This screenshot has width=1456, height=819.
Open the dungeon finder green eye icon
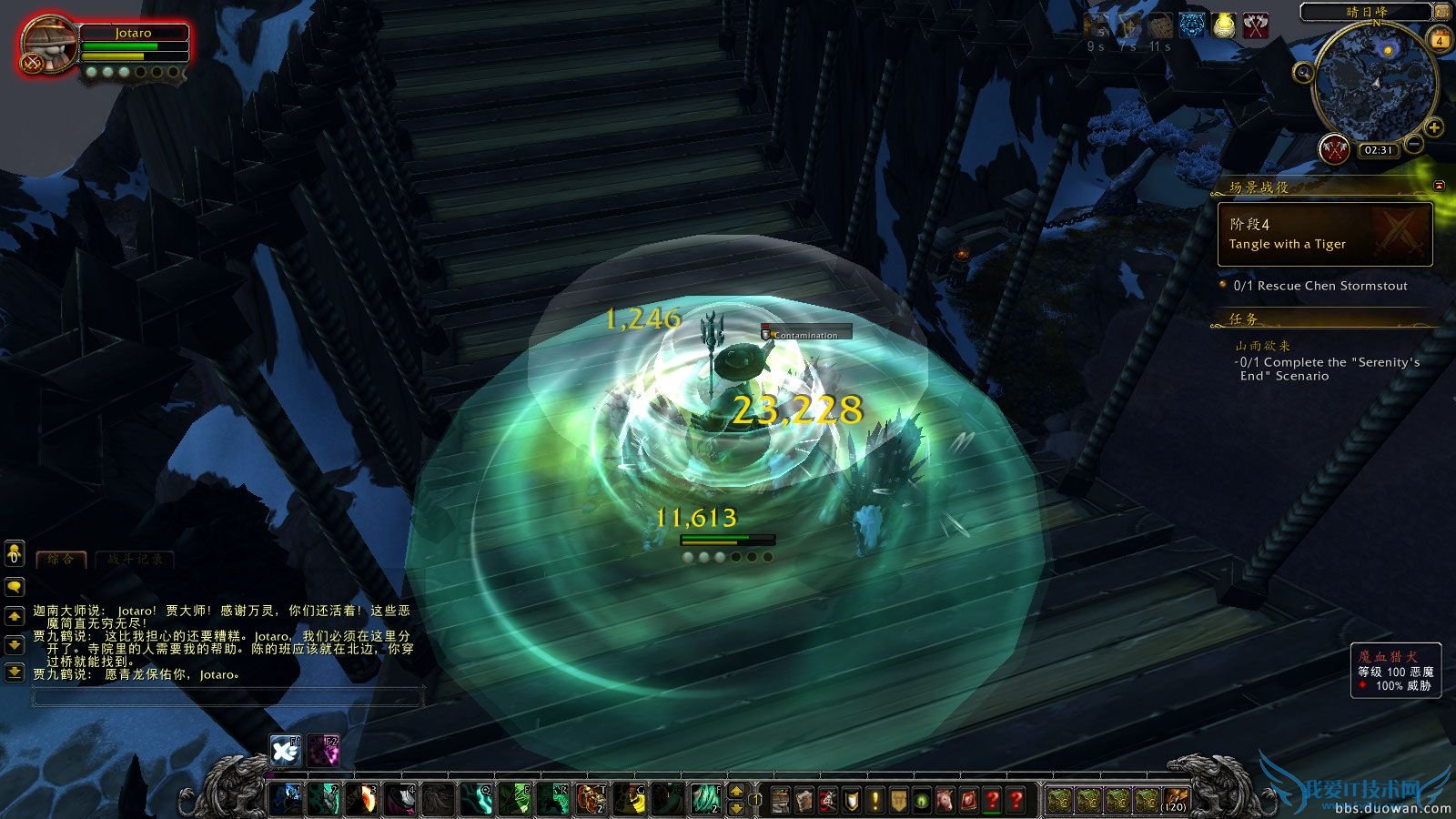pyautogui.click(x=921, y=799)
